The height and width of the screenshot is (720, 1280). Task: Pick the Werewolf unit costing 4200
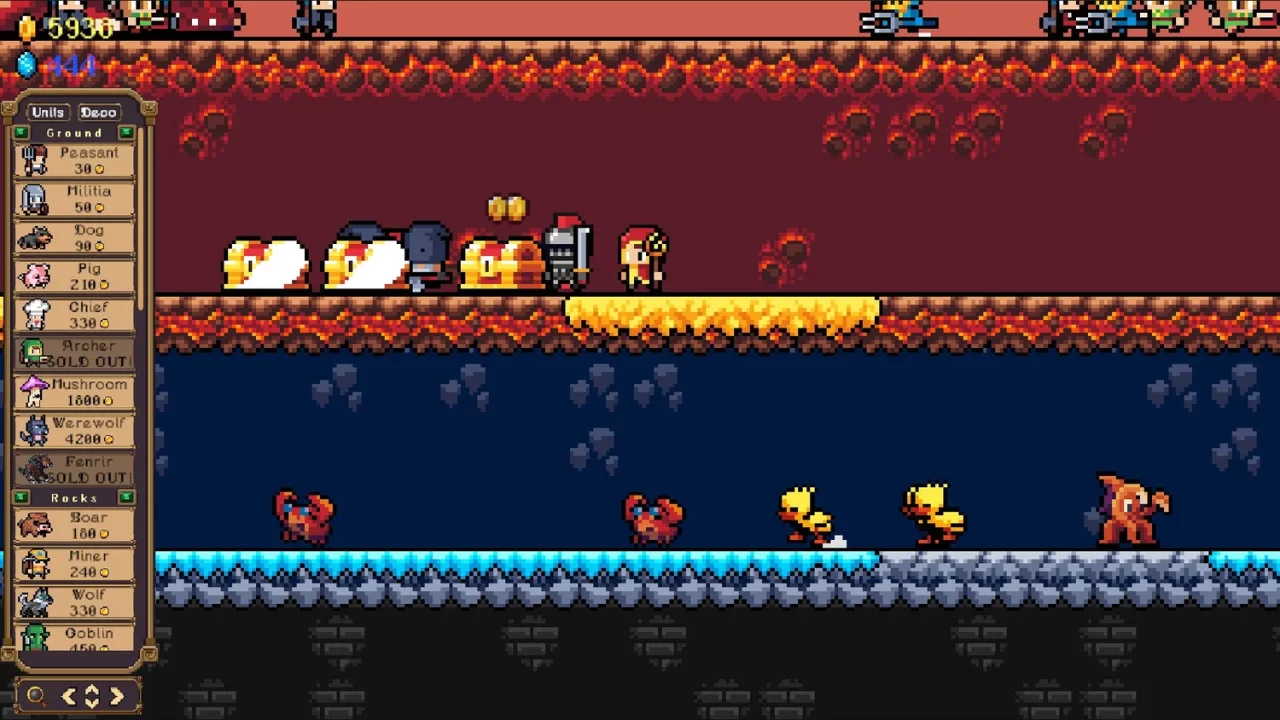(x=75, y=429)
